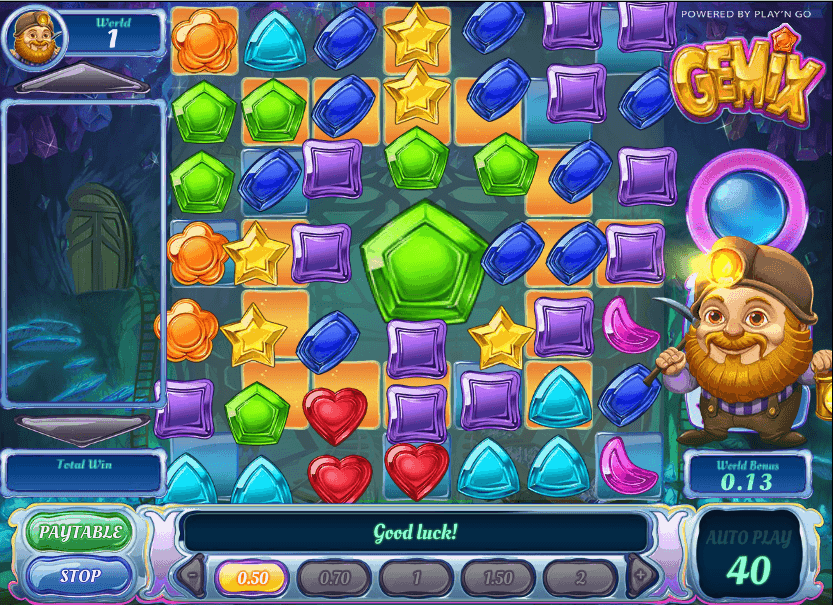833x605 pixels.
Task: Pick the 1.50 bet option
Action: coord(497,578)
